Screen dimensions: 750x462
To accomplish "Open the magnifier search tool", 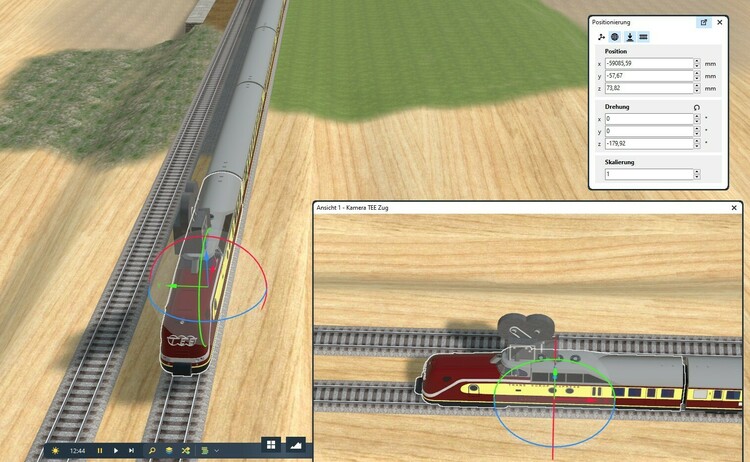I will click(152, 451).
